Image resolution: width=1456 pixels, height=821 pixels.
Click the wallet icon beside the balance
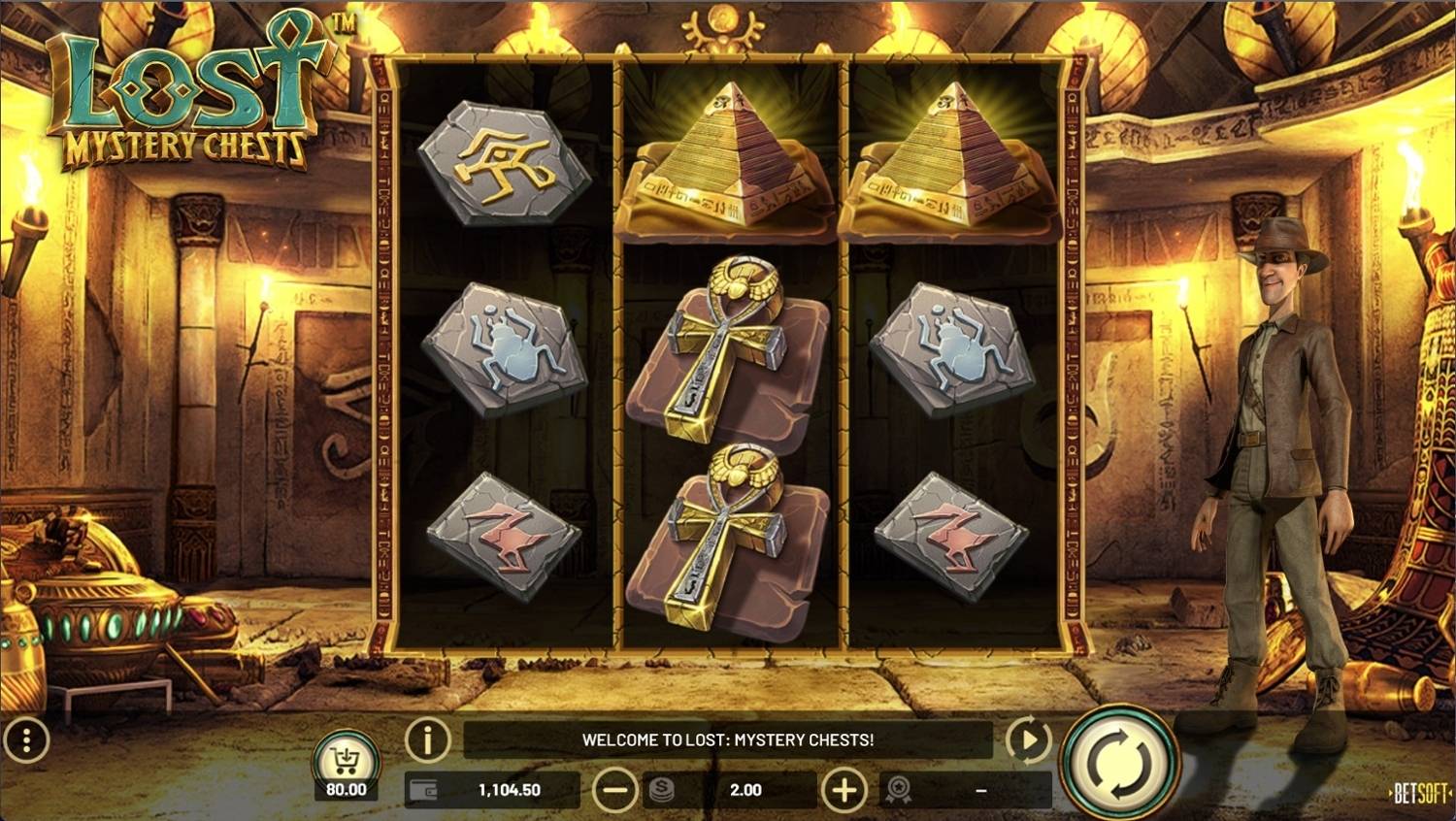point(427,789)
